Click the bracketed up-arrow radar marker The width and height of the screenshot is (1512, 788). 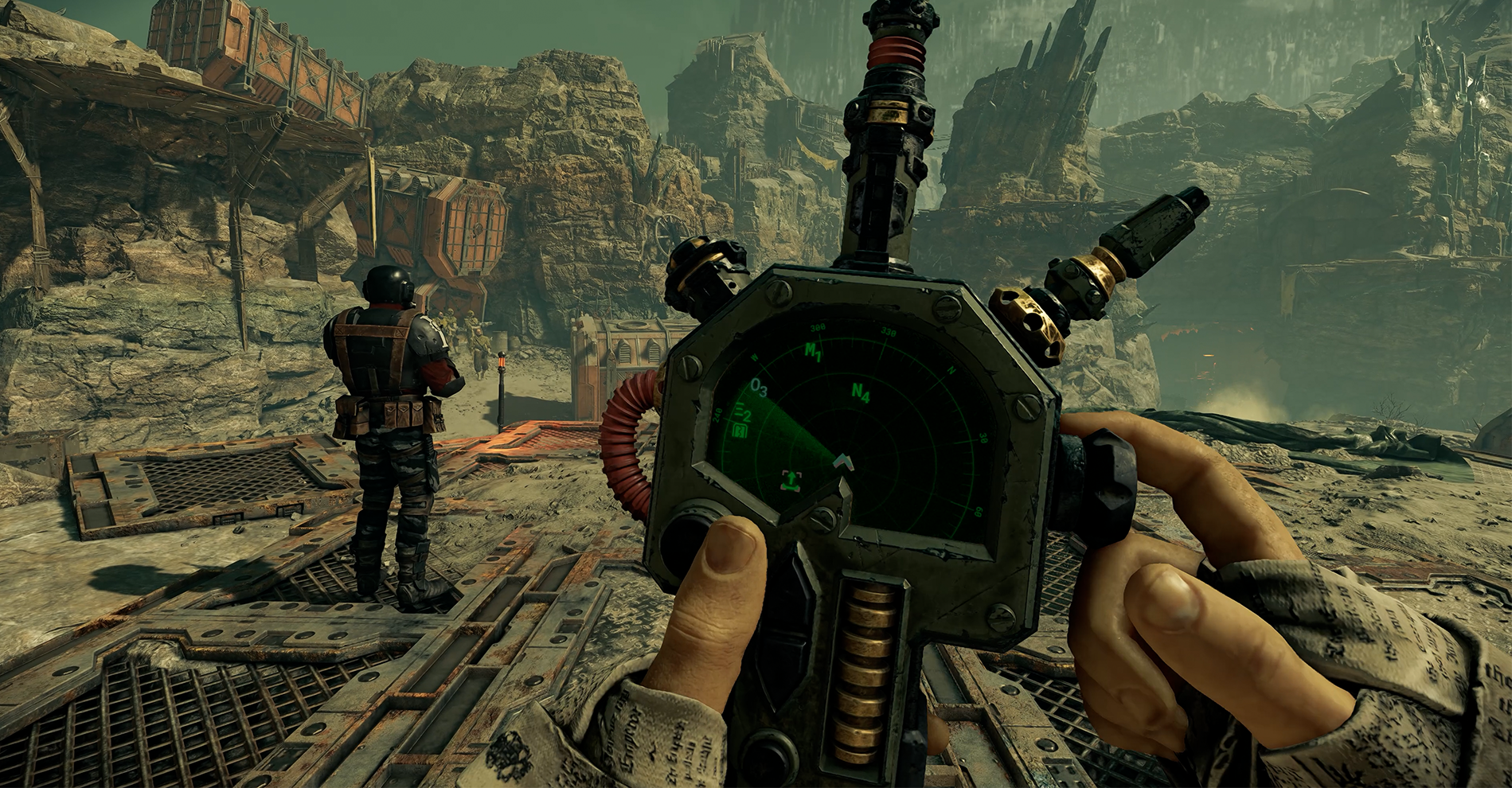[x=791, y=479]
